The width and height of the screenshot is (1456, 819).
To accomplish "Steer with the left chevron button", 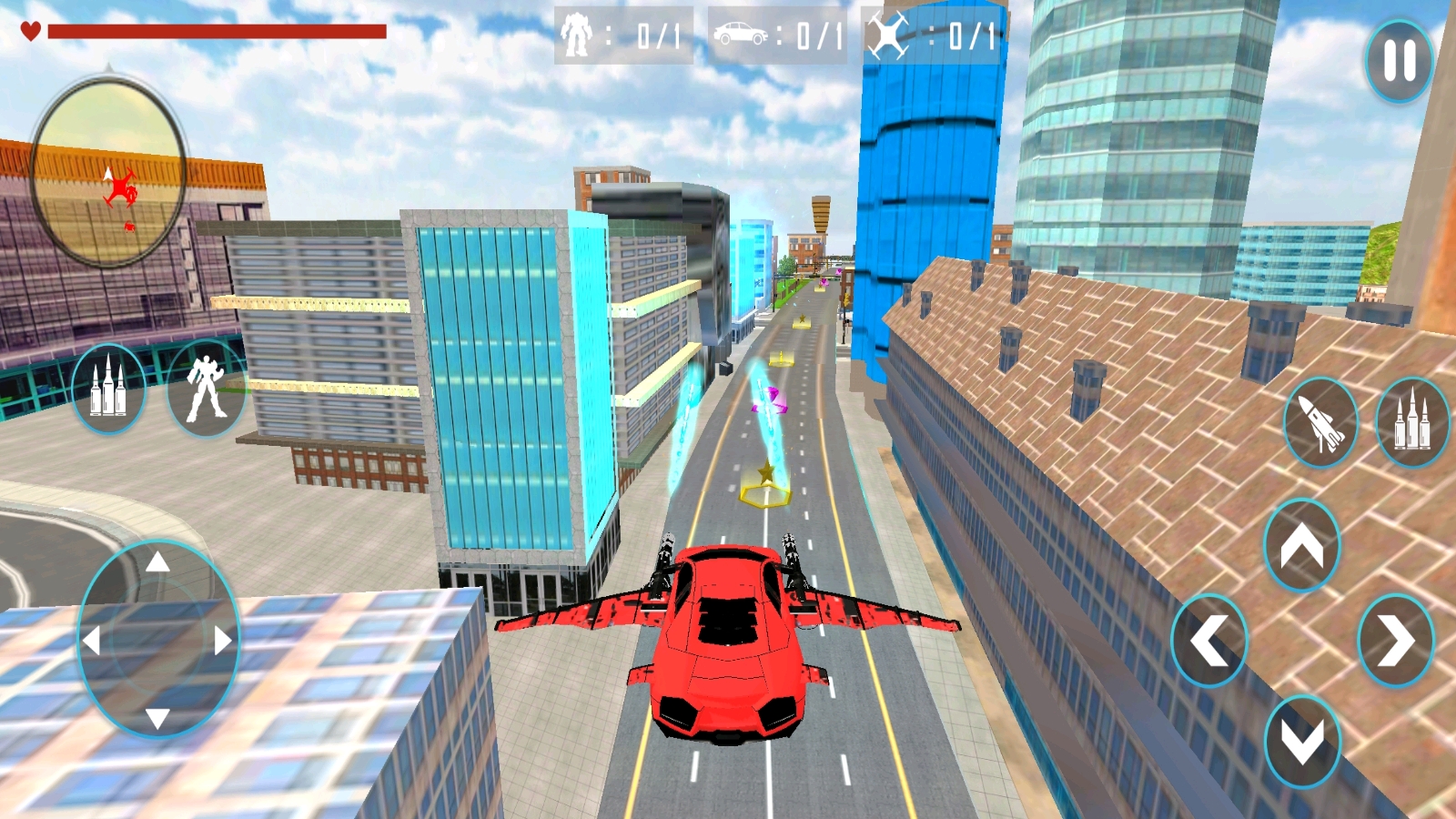I will 1209,641.
